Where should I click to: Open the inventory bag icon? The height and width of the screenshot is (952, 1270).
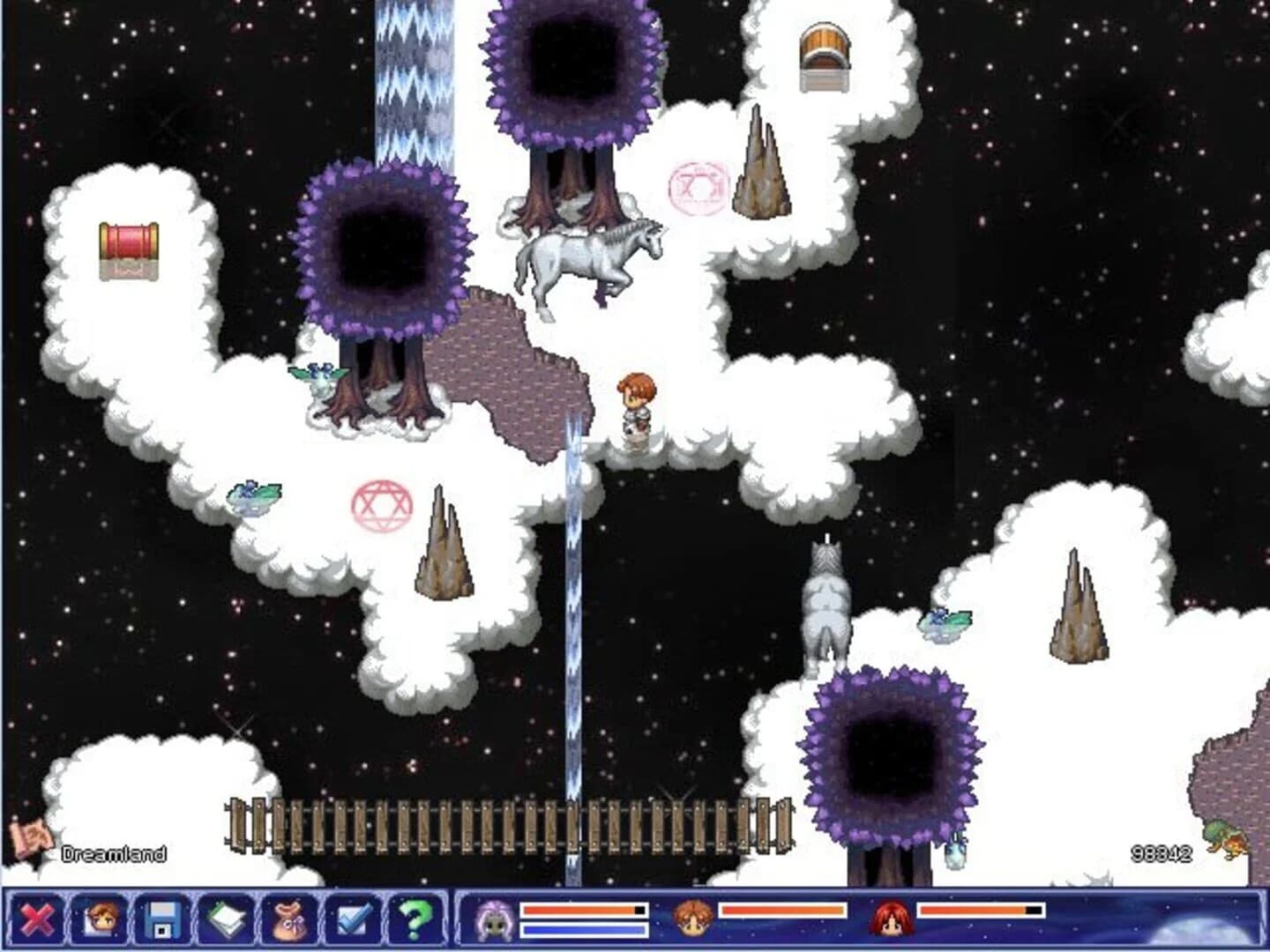(x=289, y=919)
